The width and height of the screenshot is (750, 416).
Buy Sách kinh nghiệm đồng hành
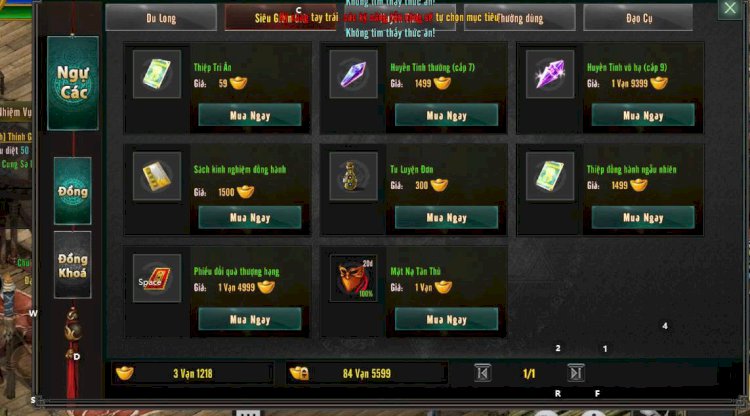[250, 217]
